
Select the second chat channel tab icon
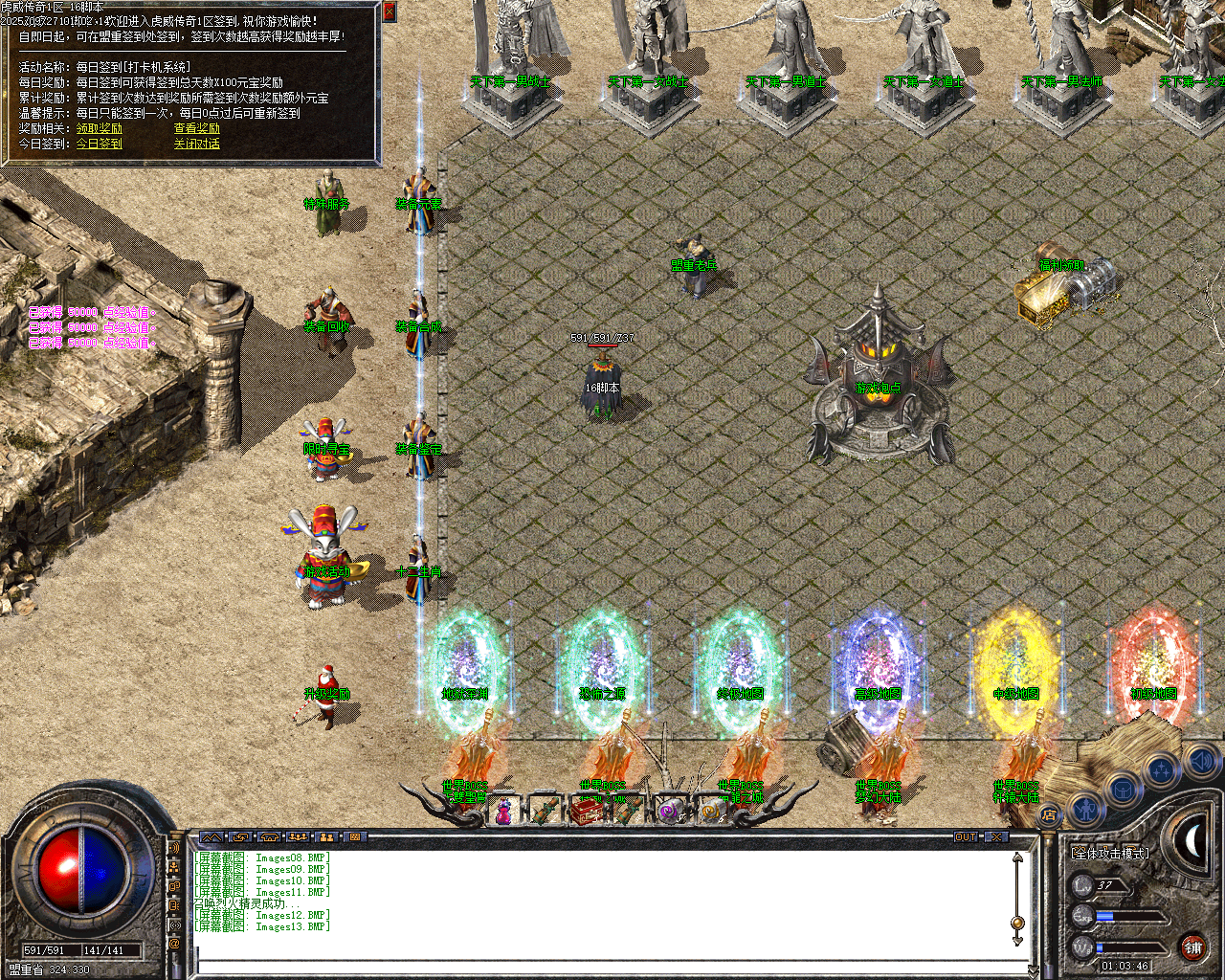tap(174, 867)
